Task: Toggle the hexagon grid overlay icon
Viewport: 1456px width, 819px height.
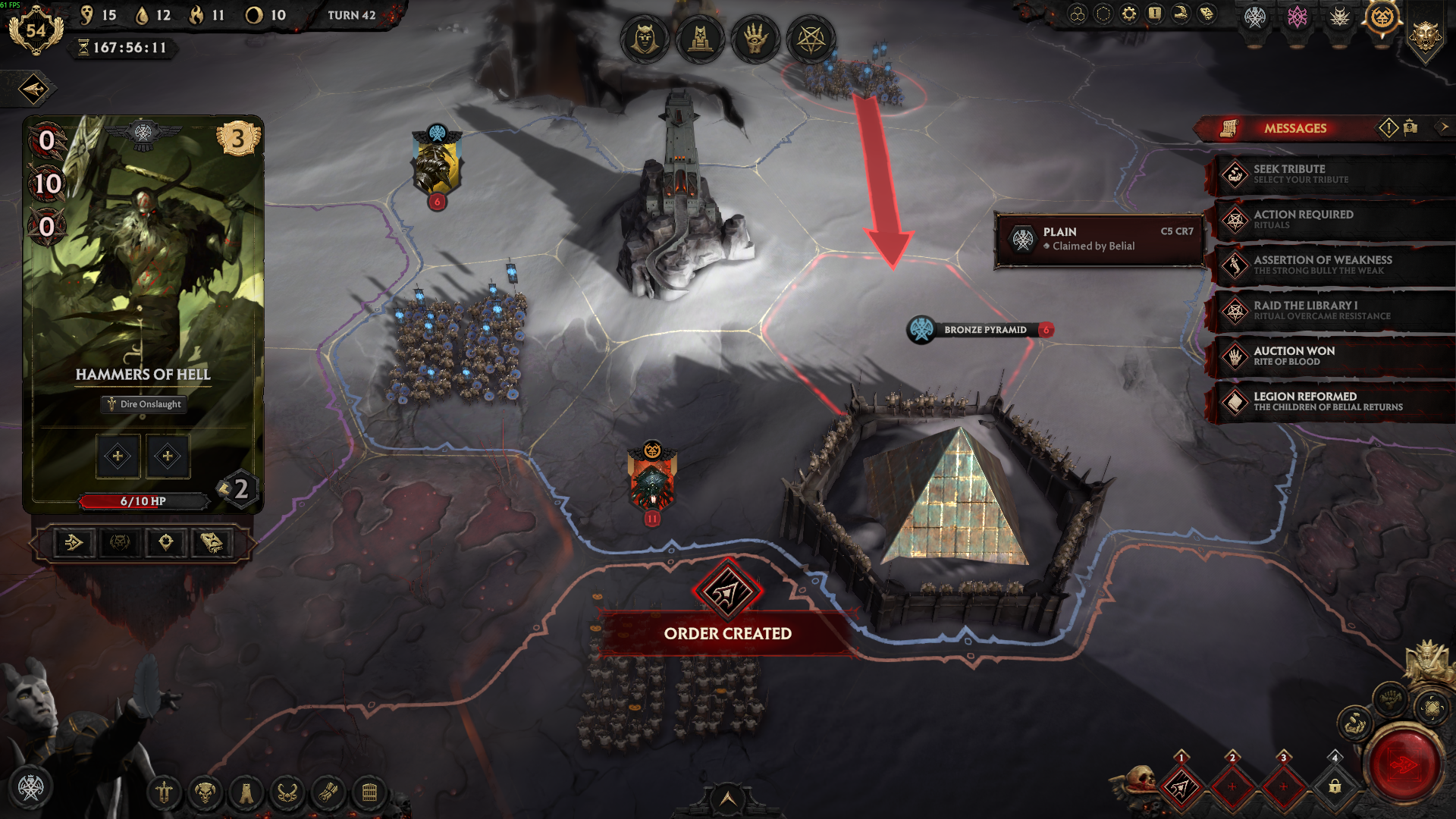Action: (1077, 14)
